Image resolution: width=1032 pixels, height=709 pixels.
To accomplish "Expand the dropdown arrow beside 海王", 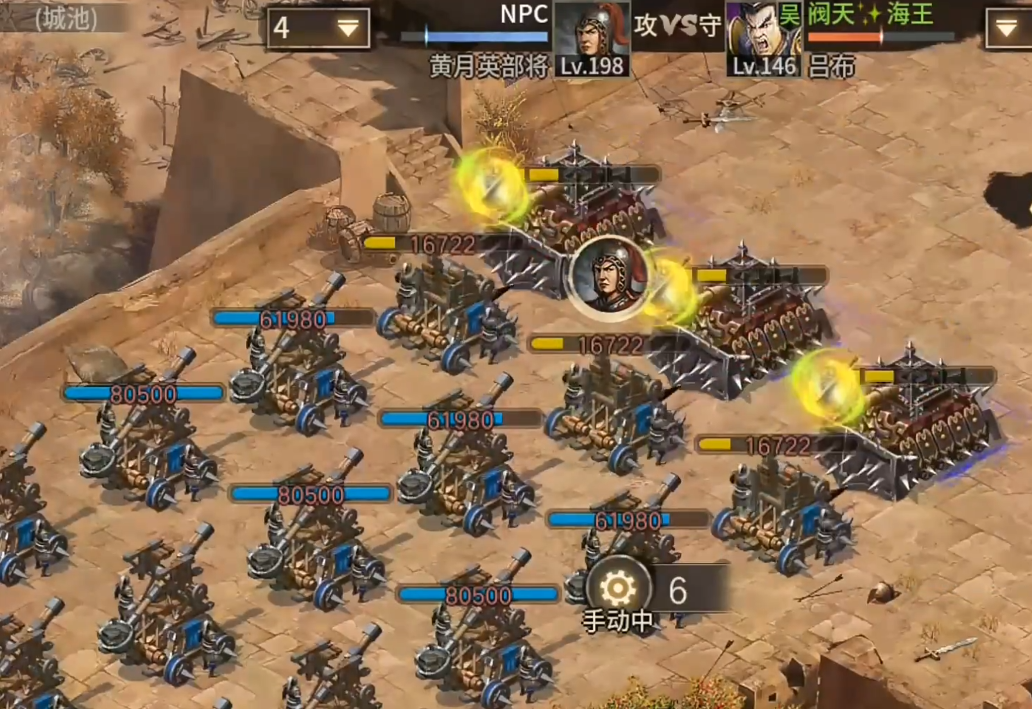I will (1007, 28).
